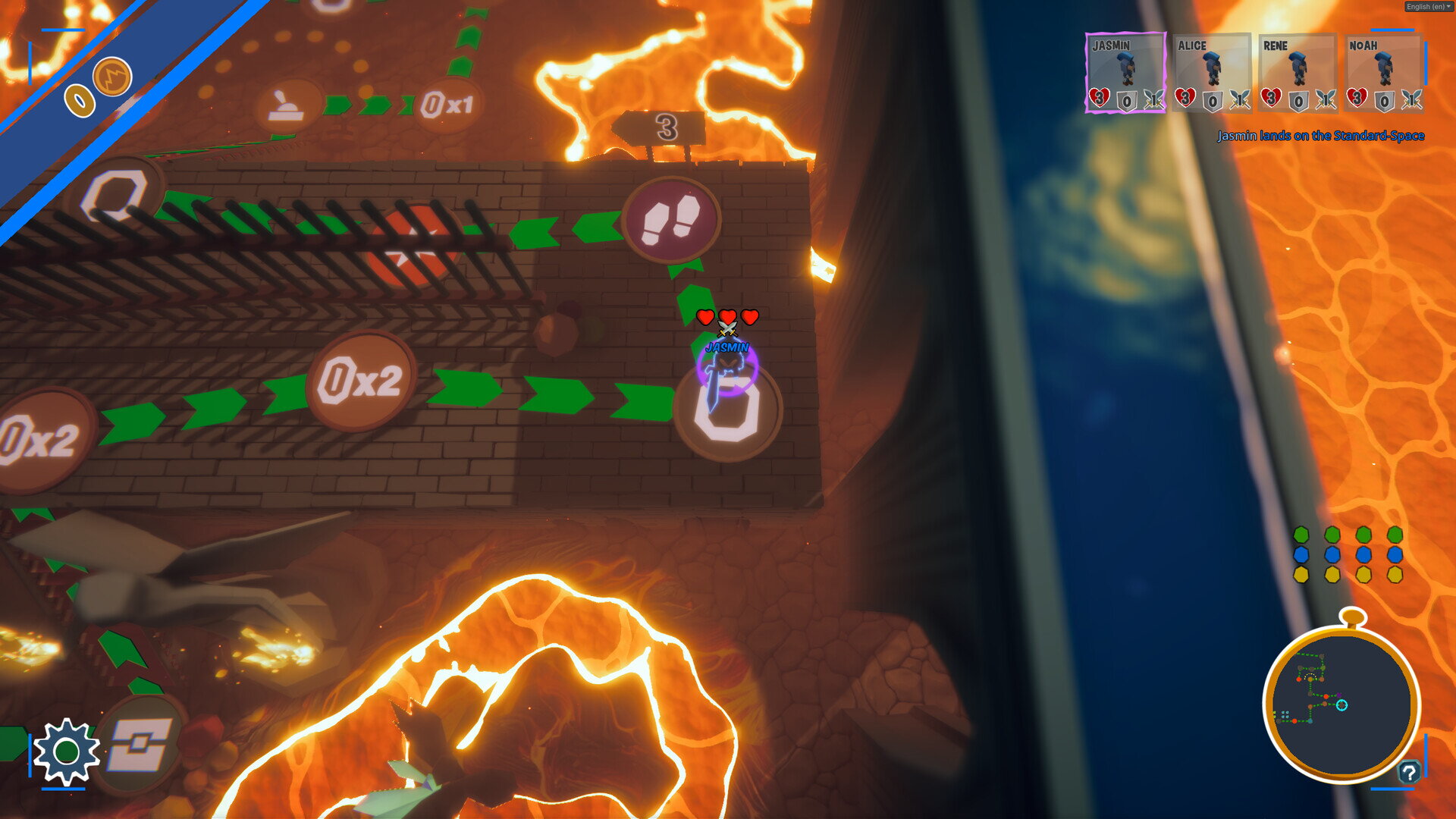Select Jasmin's player card
This screenshot has height=819, width=1456.
[x=1125, y=73]
